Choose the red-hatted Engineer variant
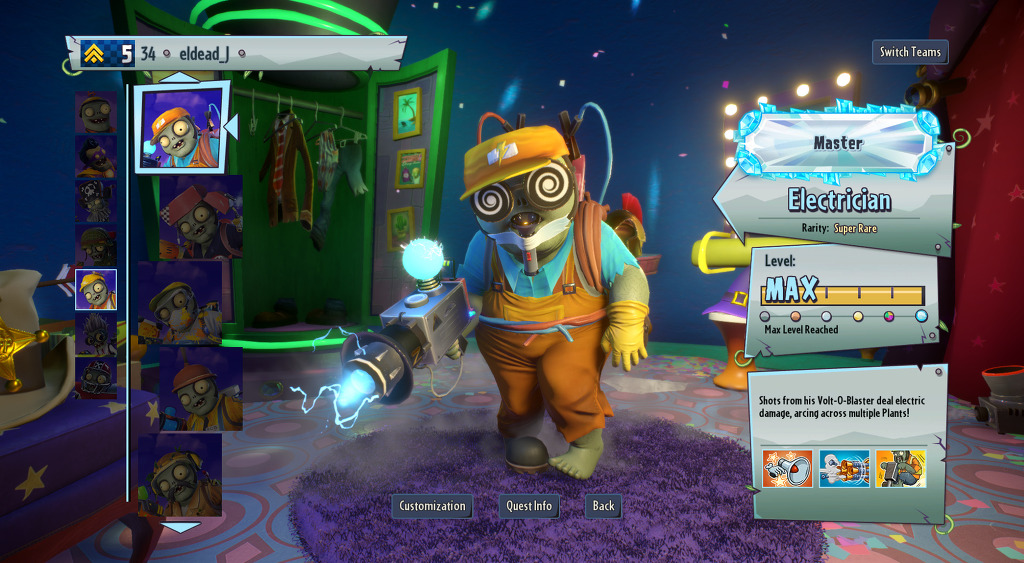Screen dimensions: 1024x563 (x=200, y=214)
